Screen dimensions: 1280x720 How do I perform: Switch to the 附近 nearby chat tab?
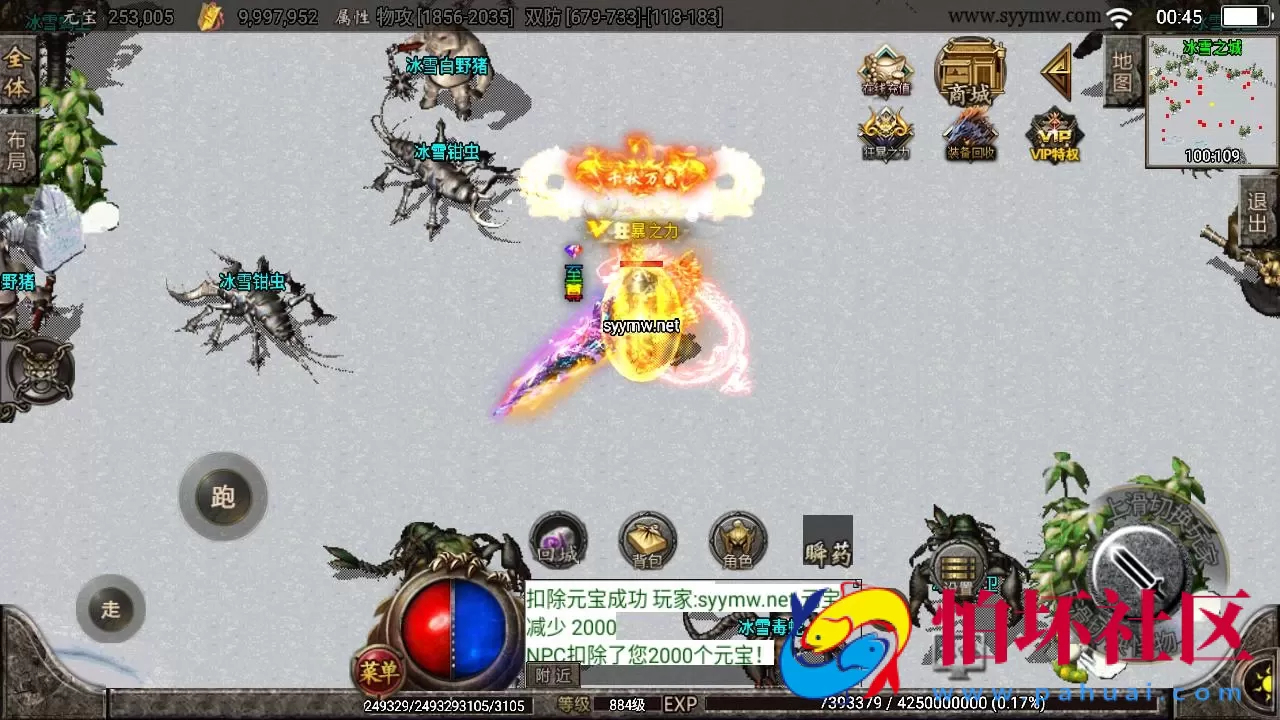click(553, 676)
